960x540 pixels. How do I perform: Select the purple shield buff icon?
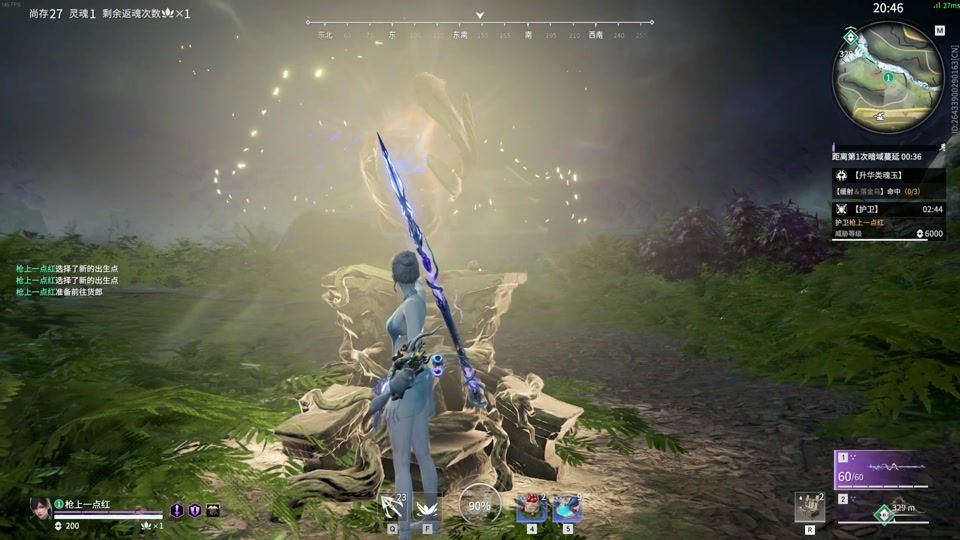click(x=195, y=510)
